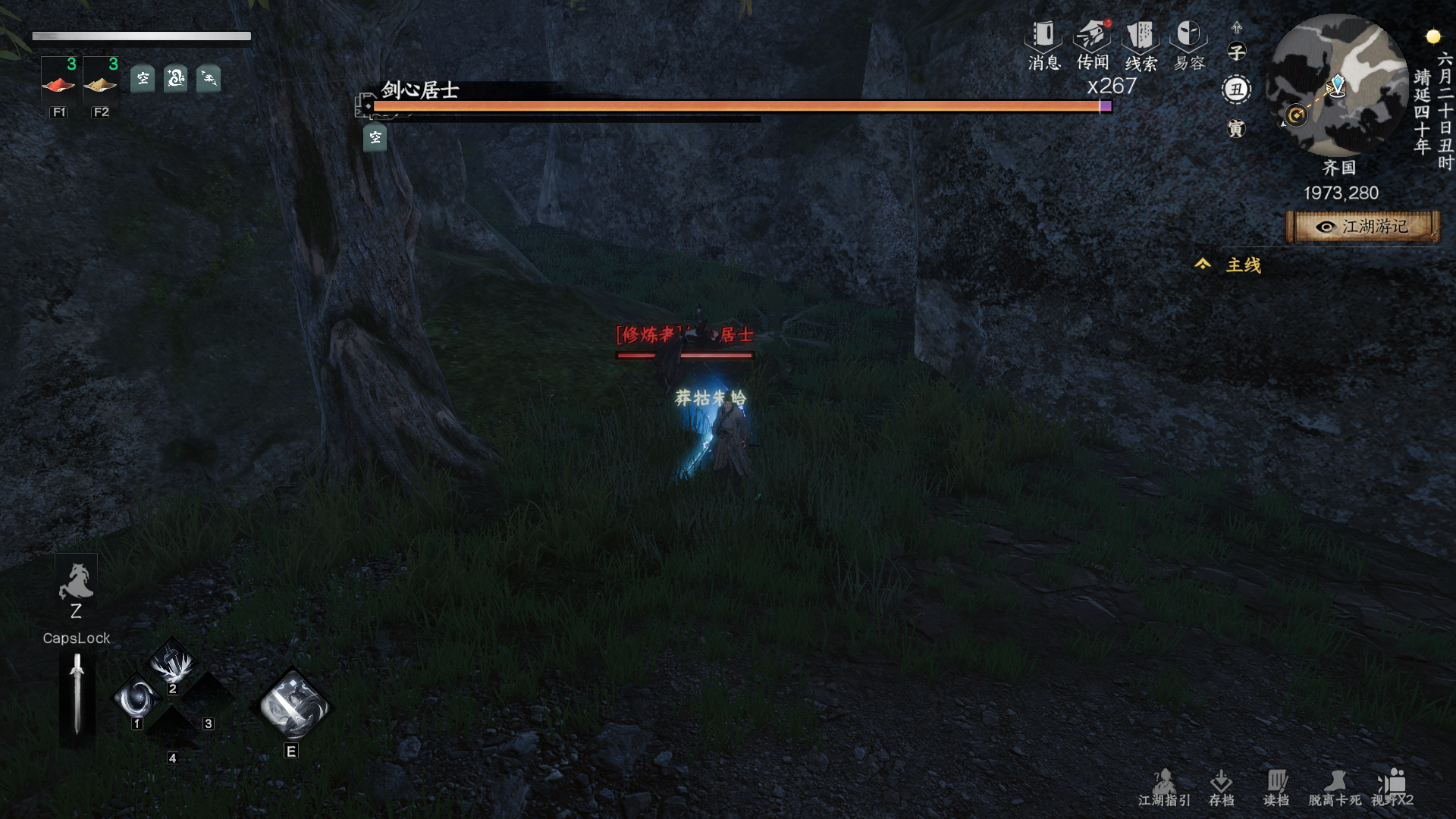Toggle the 视野X2 view range button
This screenshot has width=1456, height=819.
click(1392, 788)
